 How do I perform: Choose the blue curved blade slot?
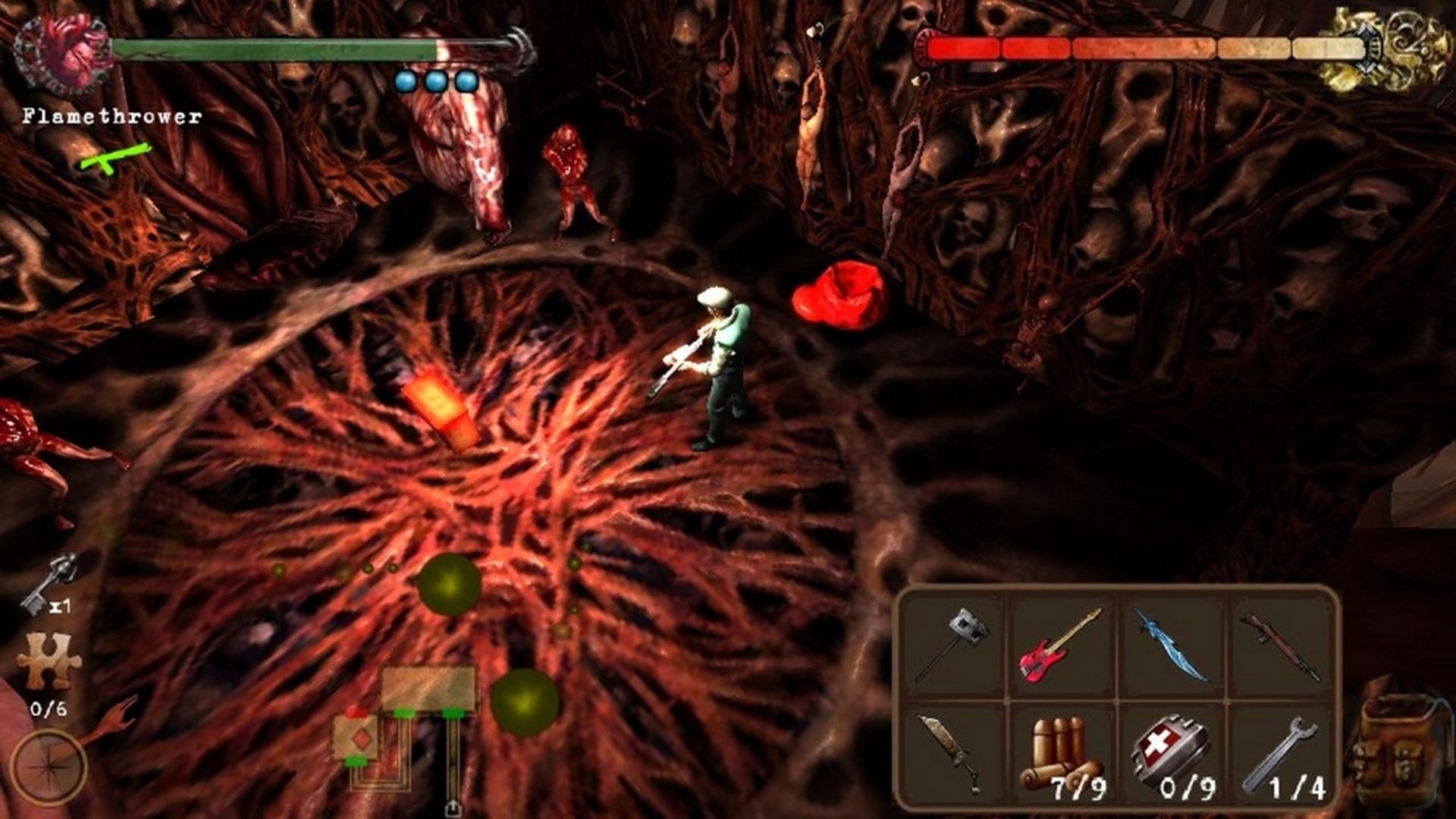click(1170, 645)
